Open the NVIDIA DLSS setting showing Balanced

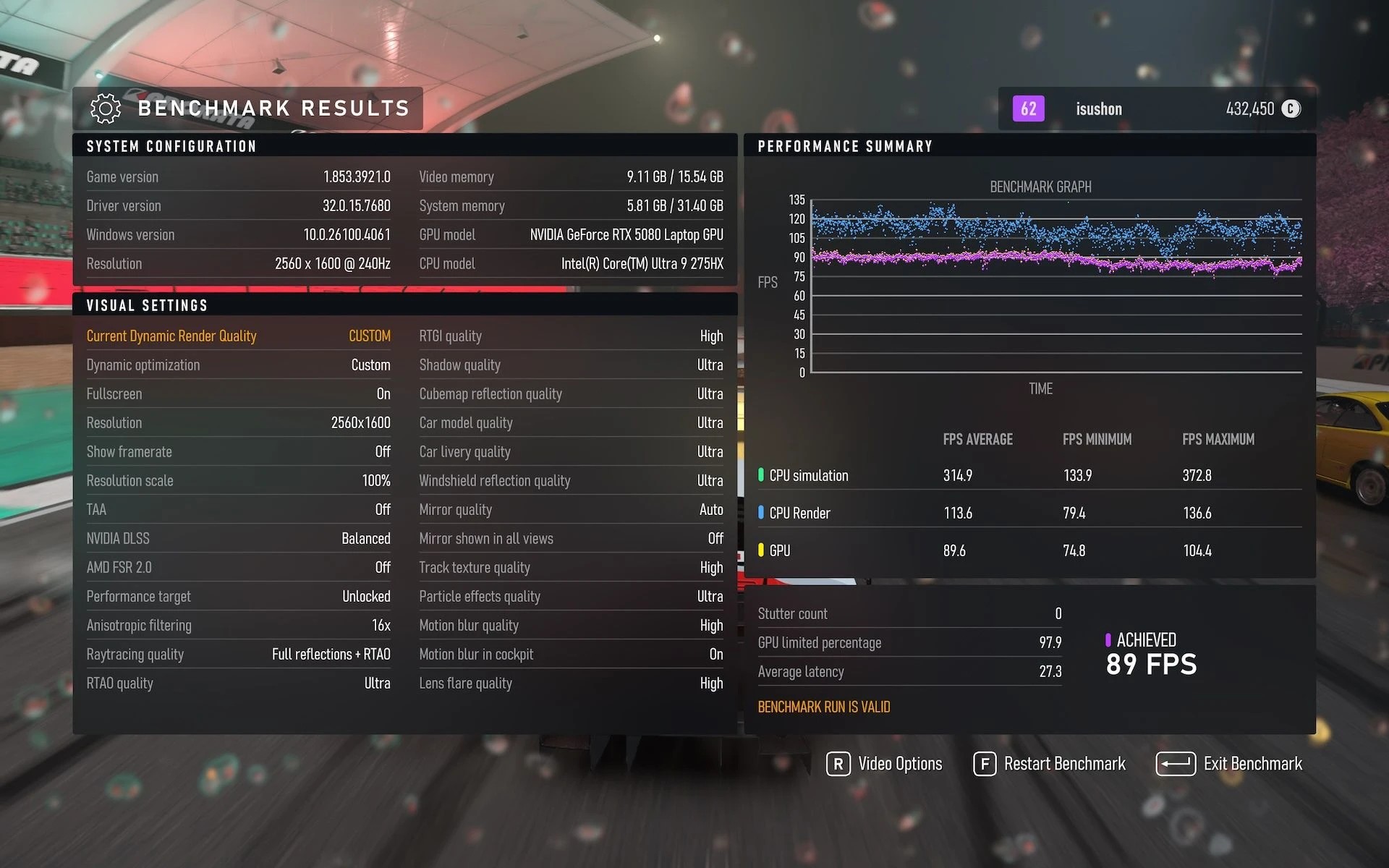(x=239, y=538)
